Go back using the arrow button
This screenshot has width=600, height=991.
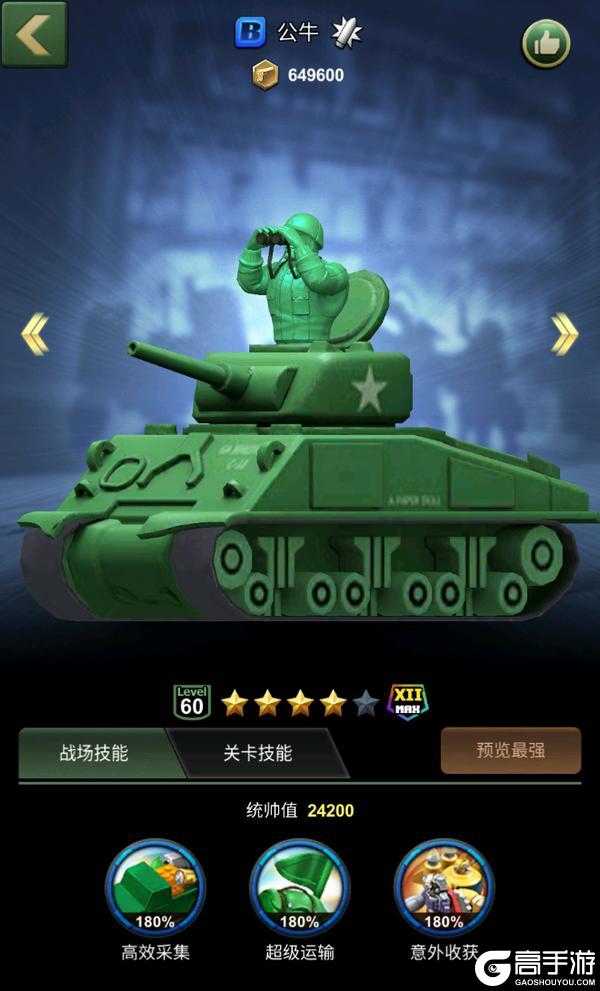pyautogui.click(x=34, y=34)
